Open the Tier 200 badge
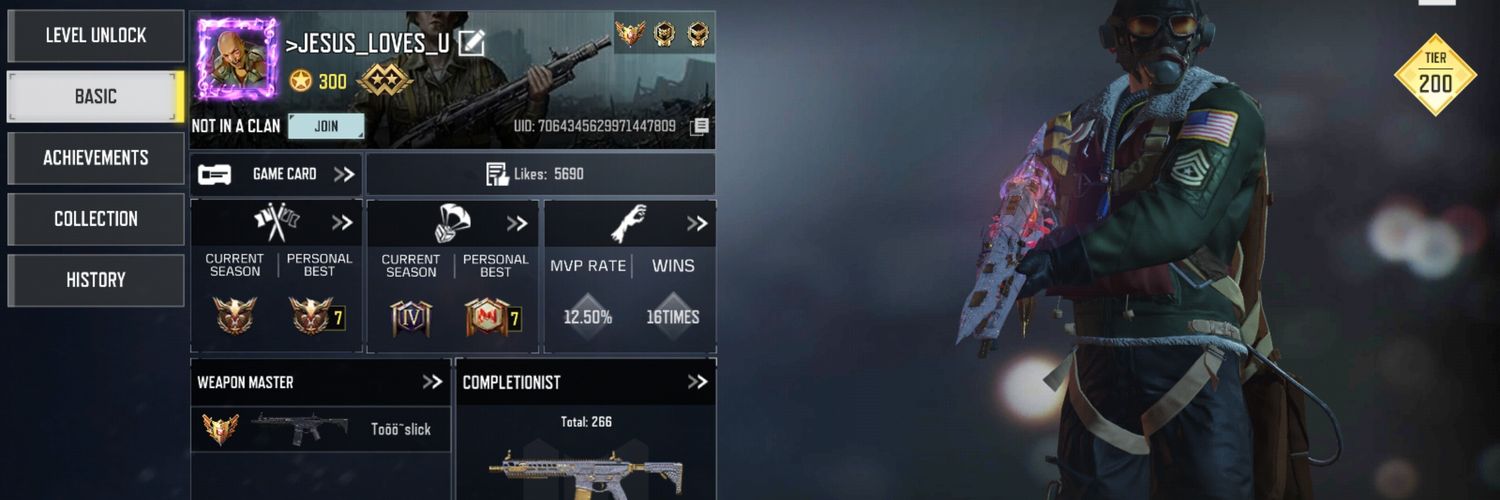The height and width of the screenshot is (500, 1500). 1435,75
